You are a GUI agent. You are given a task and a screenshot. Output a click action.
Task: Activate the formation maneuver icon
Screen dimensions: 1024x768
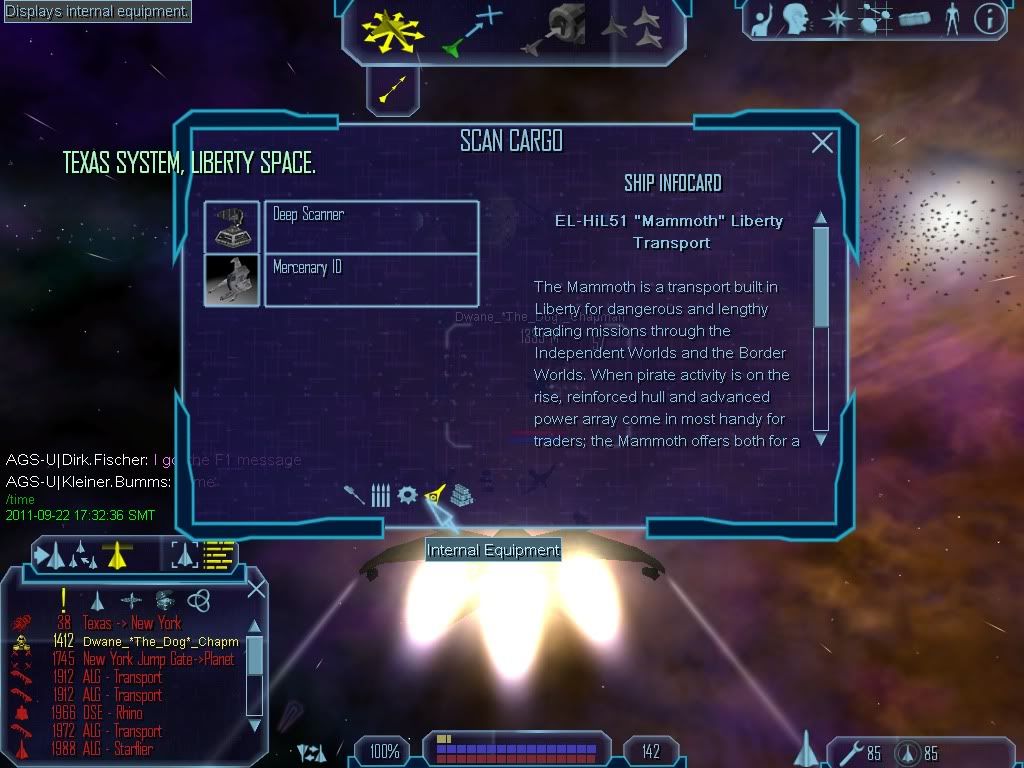pyautogui.click(x=631, y=28)
